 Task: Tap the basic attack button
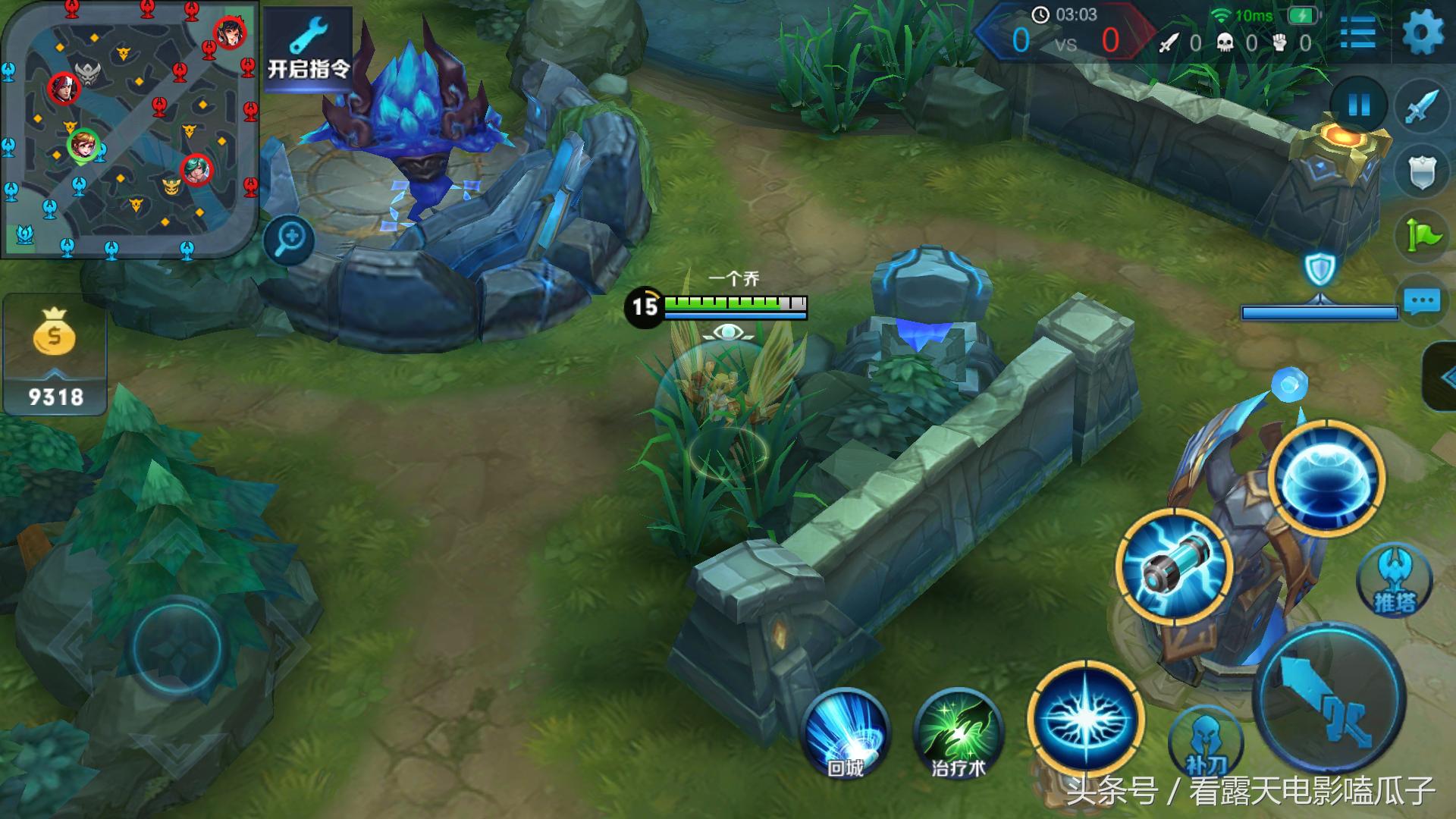(1331, 699)
